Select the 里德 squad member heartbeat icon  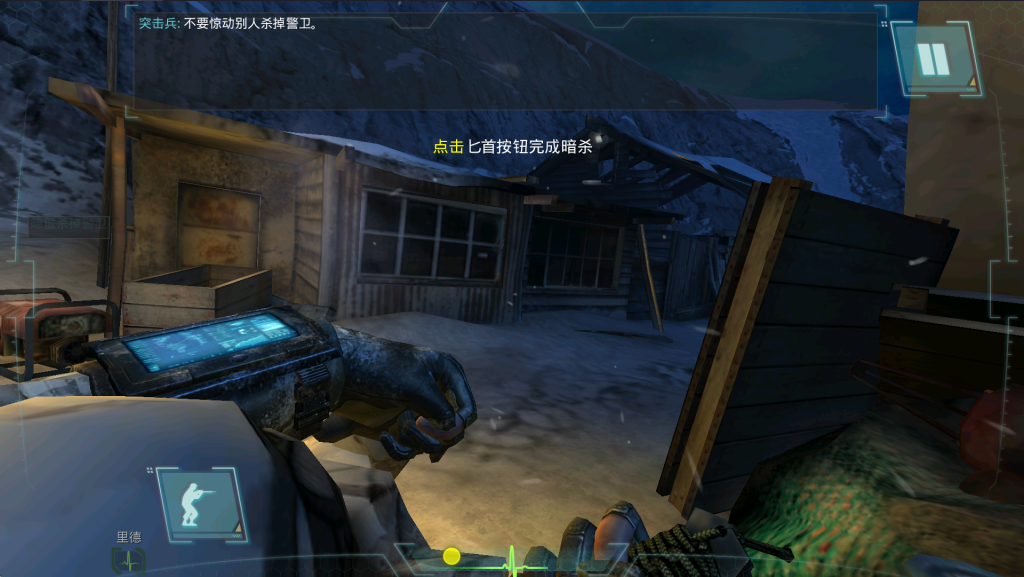pos(129,561)
